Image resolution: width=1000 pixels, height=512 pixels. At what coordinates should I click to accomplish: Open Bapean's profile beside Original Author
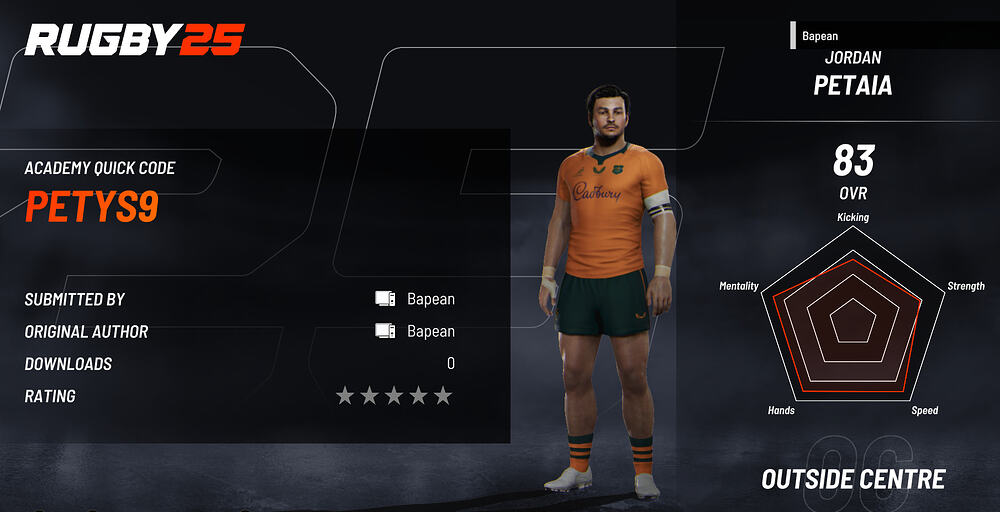(x=430, y=331)
